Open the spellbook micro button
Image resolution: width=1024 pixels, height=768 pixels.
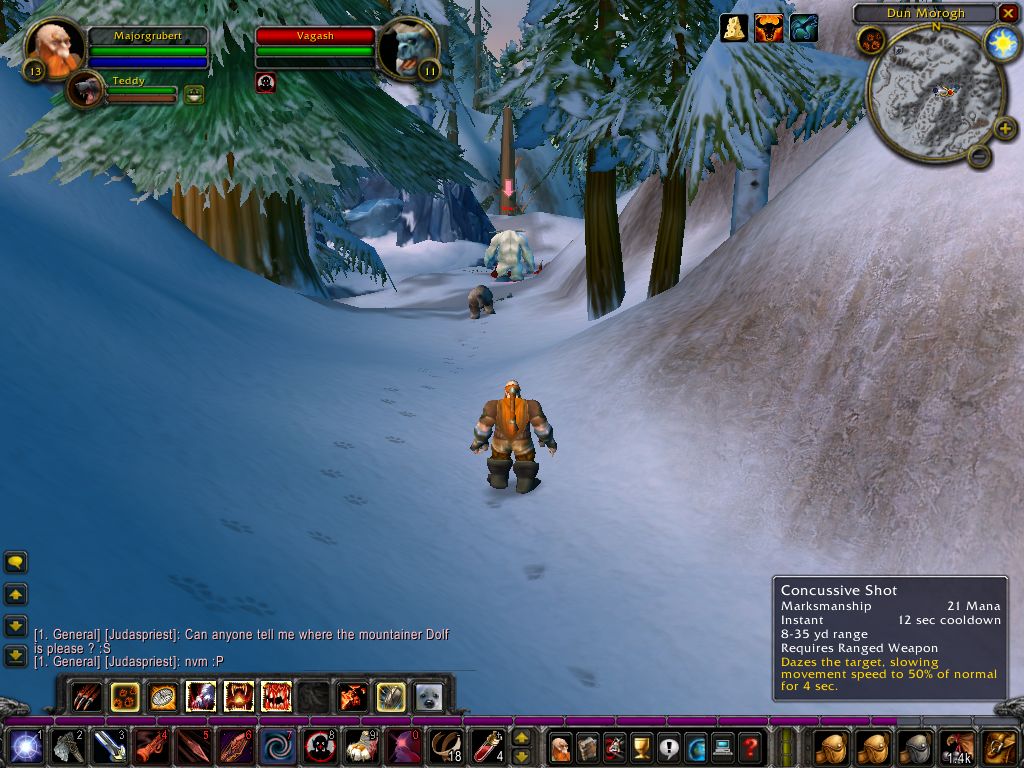588,746
